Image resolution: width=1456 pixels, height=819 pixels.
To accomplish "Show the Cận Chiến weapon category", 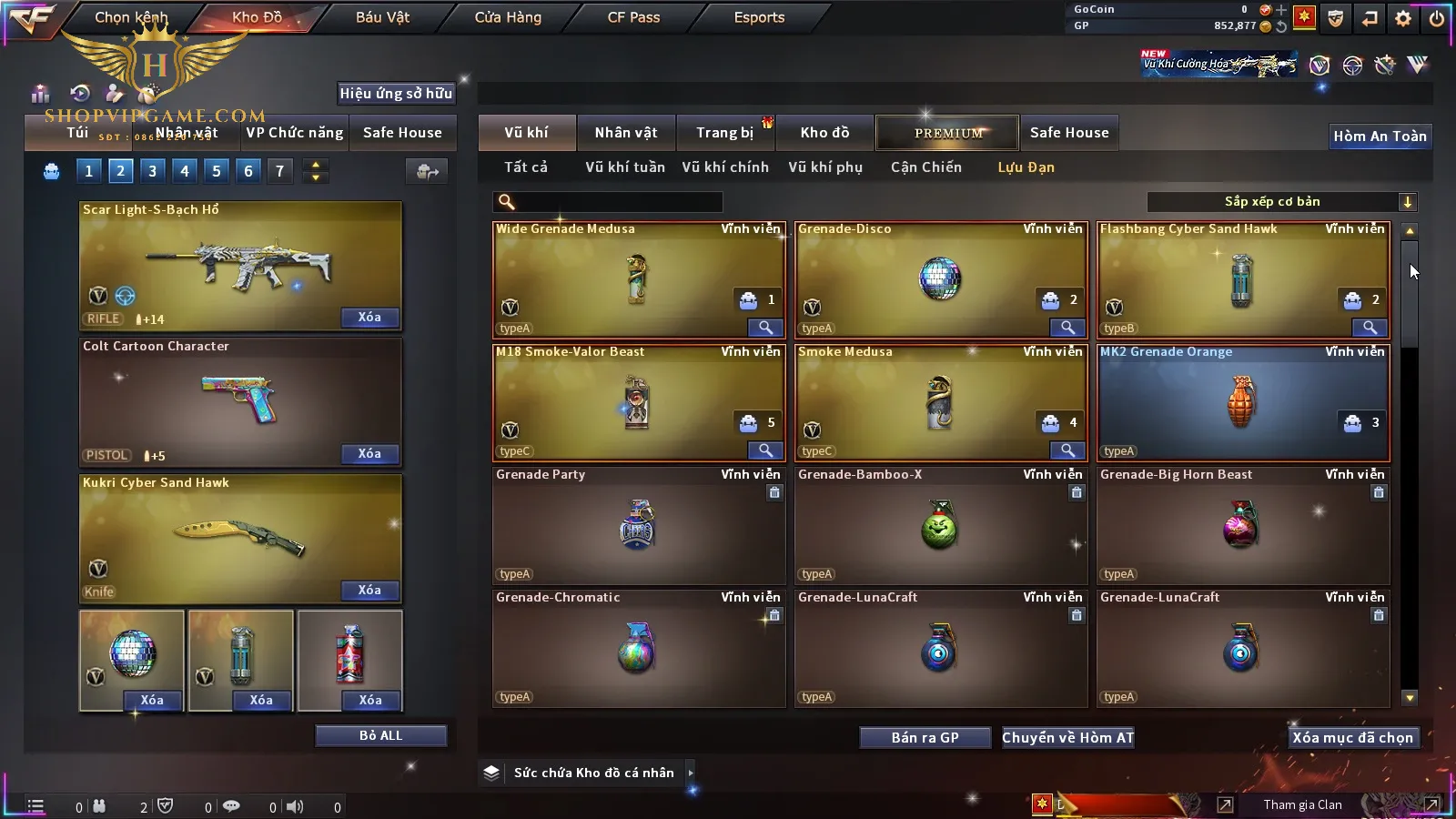I will click(925, 167).
